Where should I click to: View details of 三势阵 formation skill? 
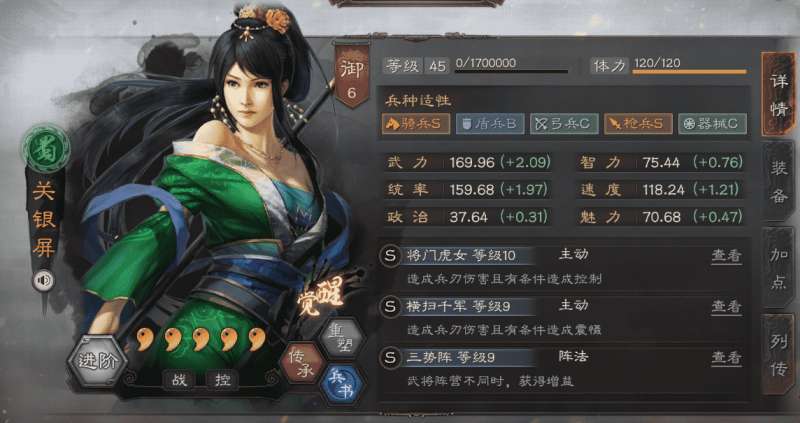pyautogui.click(x=726, y=357)
